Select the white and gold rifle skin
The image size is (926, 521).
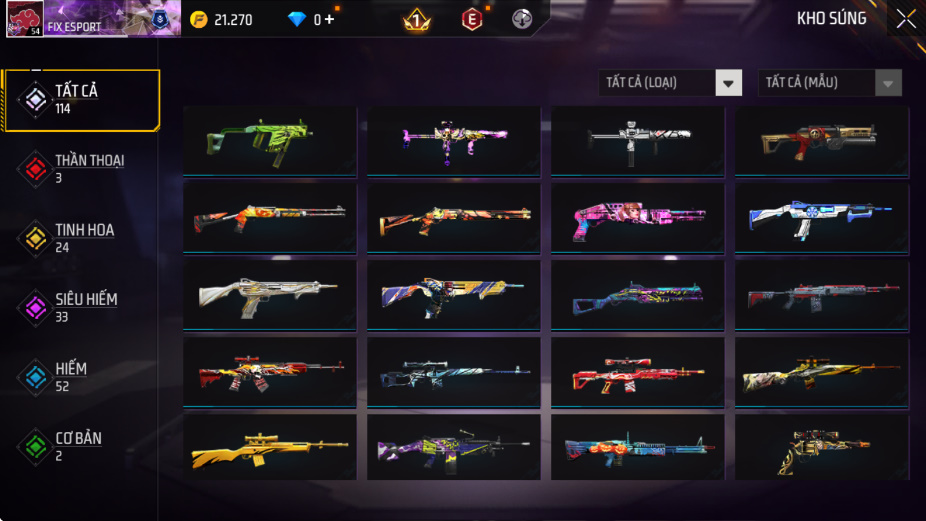pyautogui.click(x=270, y=296)
